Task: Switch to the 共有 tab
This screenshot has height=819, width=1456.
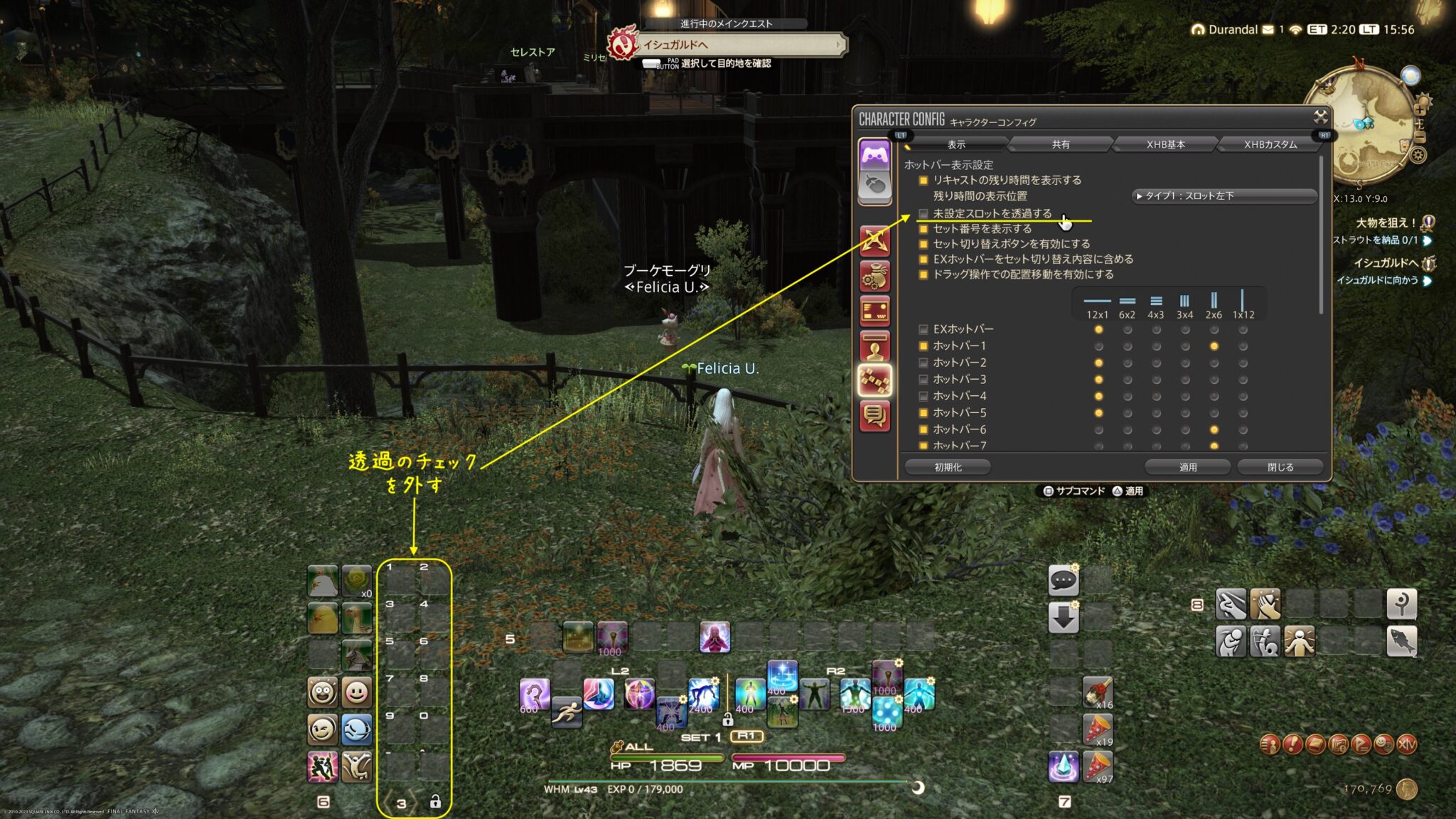Action: [1061, 144]
